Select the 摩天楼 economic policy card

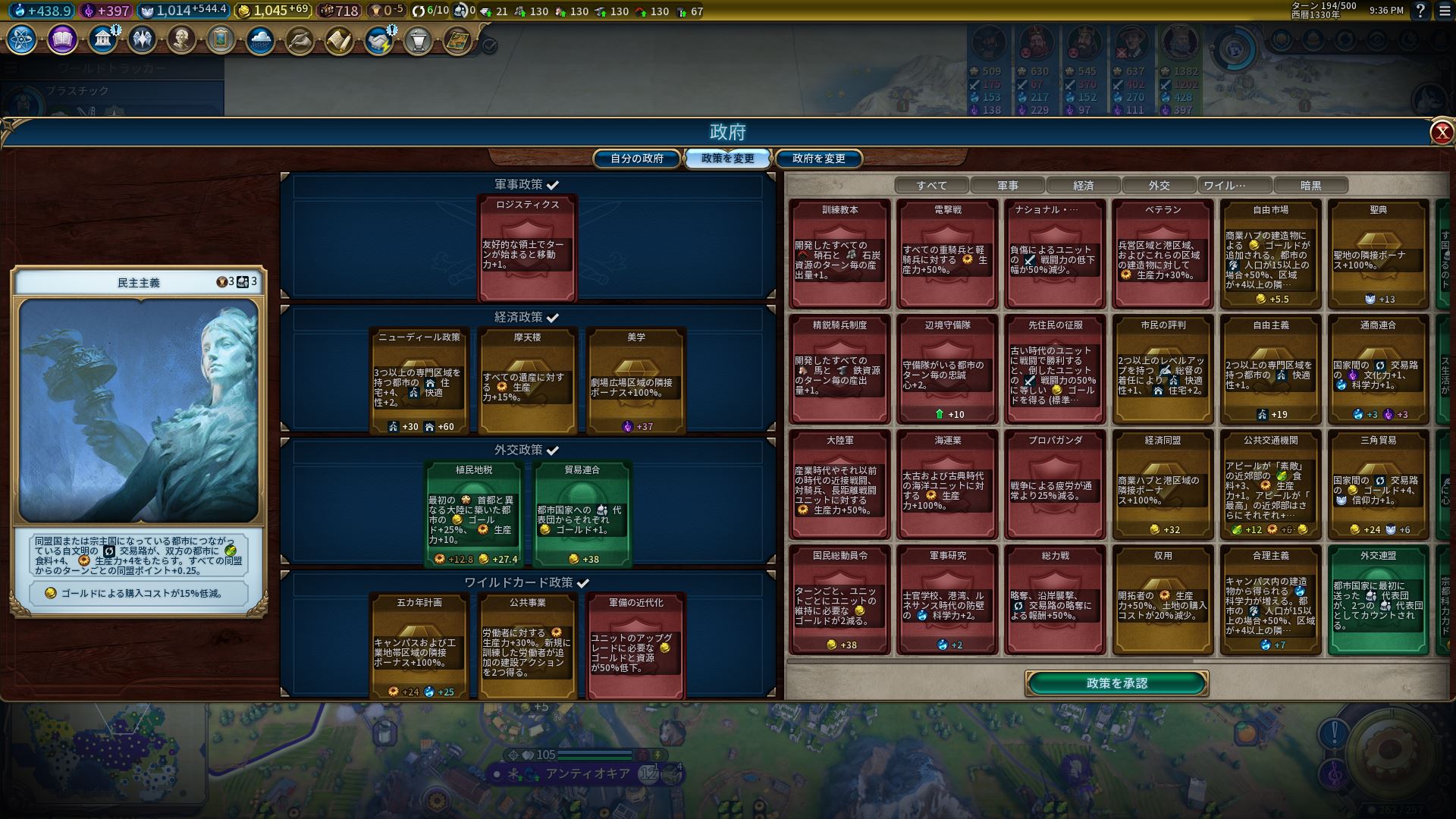point(527,380)
